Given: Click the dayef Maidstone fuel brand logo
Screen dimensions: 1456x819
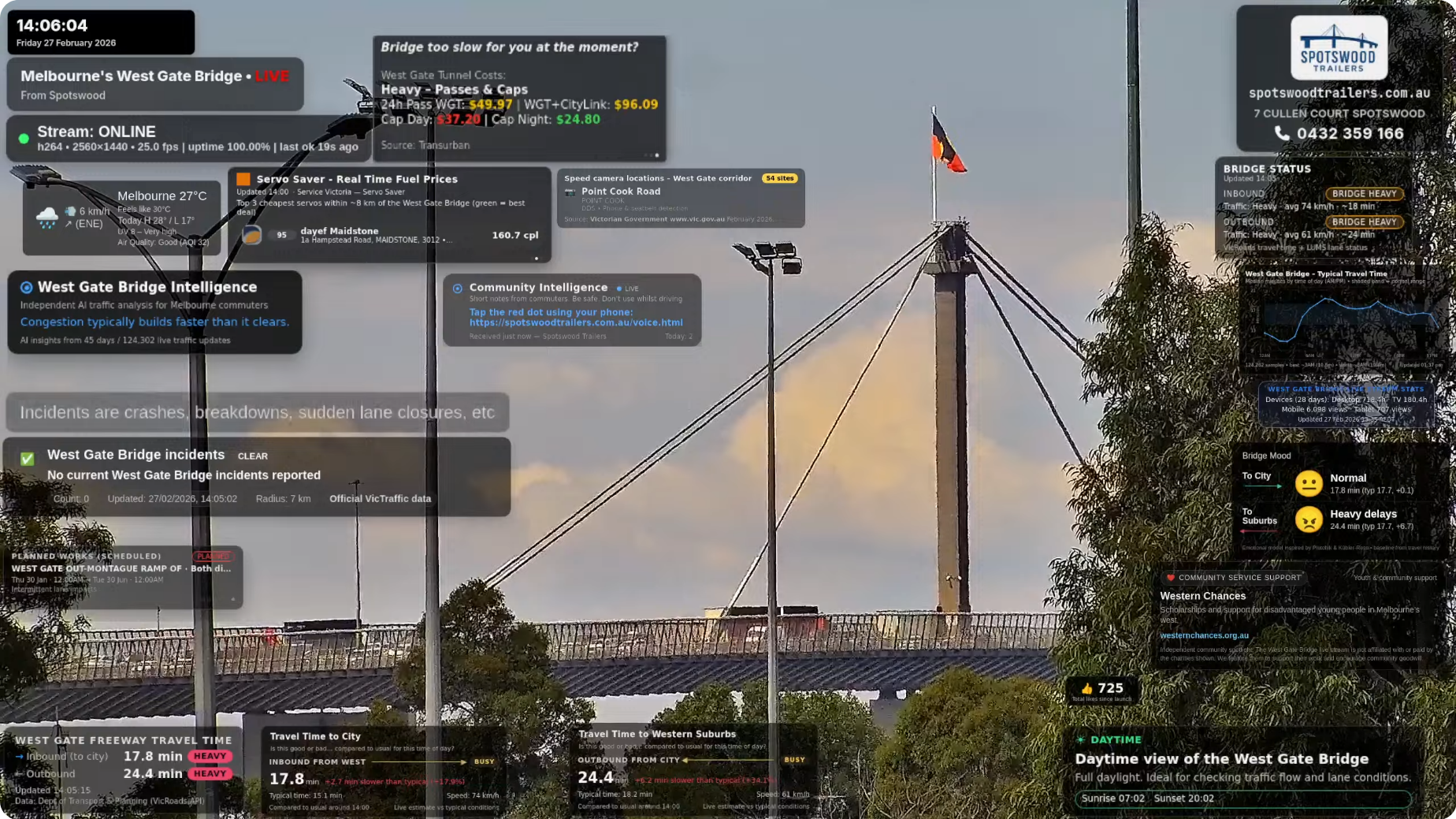Looking at the screenshot, I should pos(253,234).
